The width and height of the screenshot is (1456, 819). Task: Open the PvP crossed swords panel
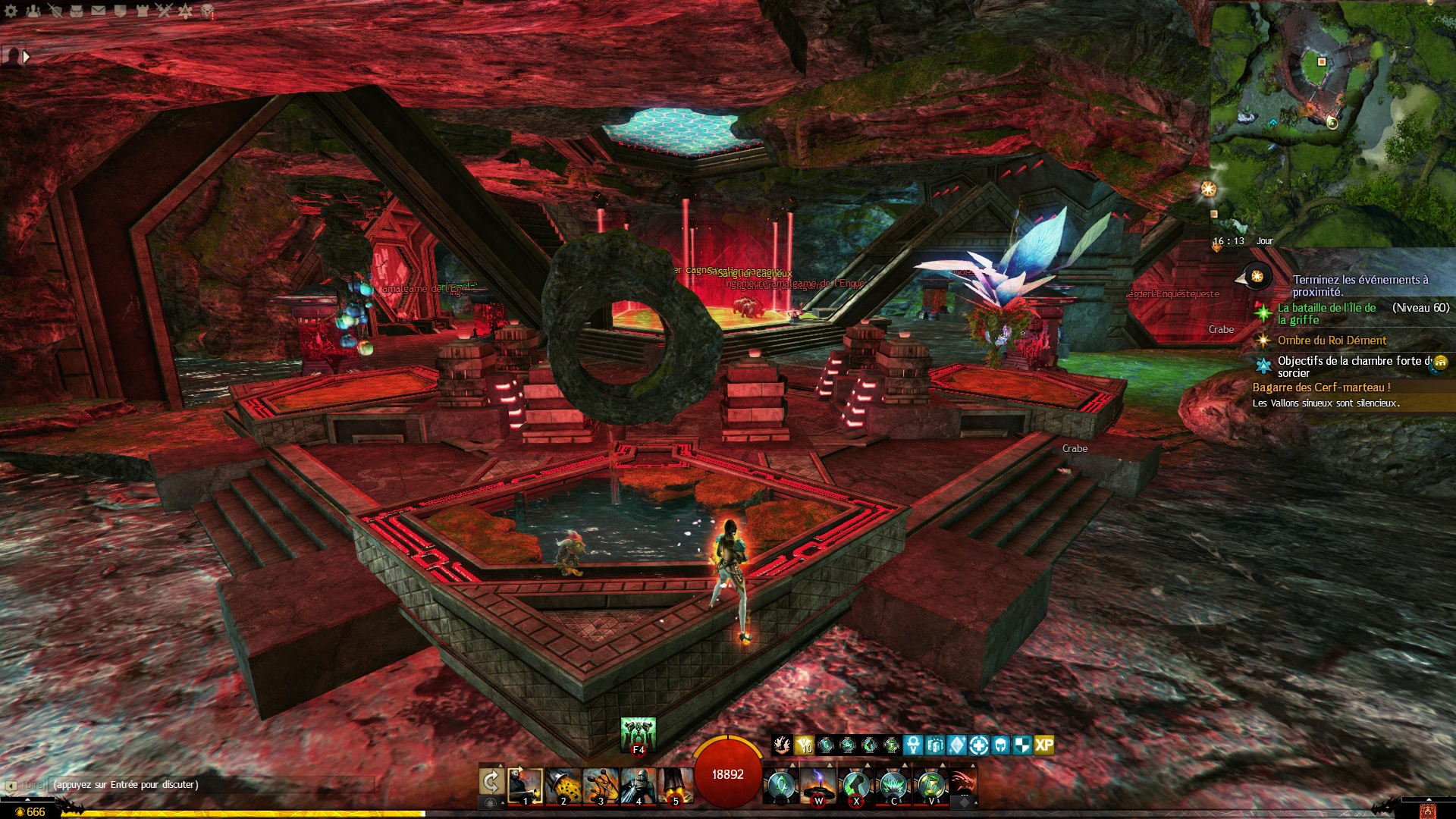pos(164,11)
